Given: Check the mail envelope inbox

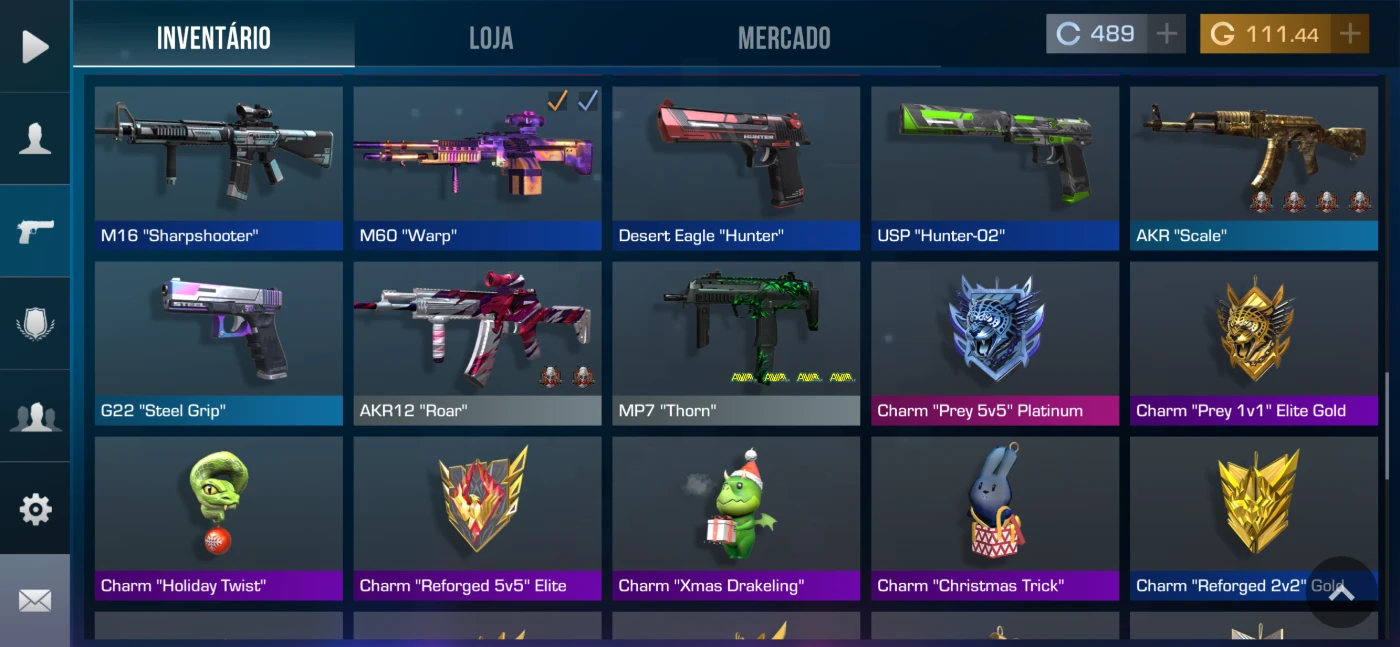Looking at the screenshot, I should tap(35, 600).
